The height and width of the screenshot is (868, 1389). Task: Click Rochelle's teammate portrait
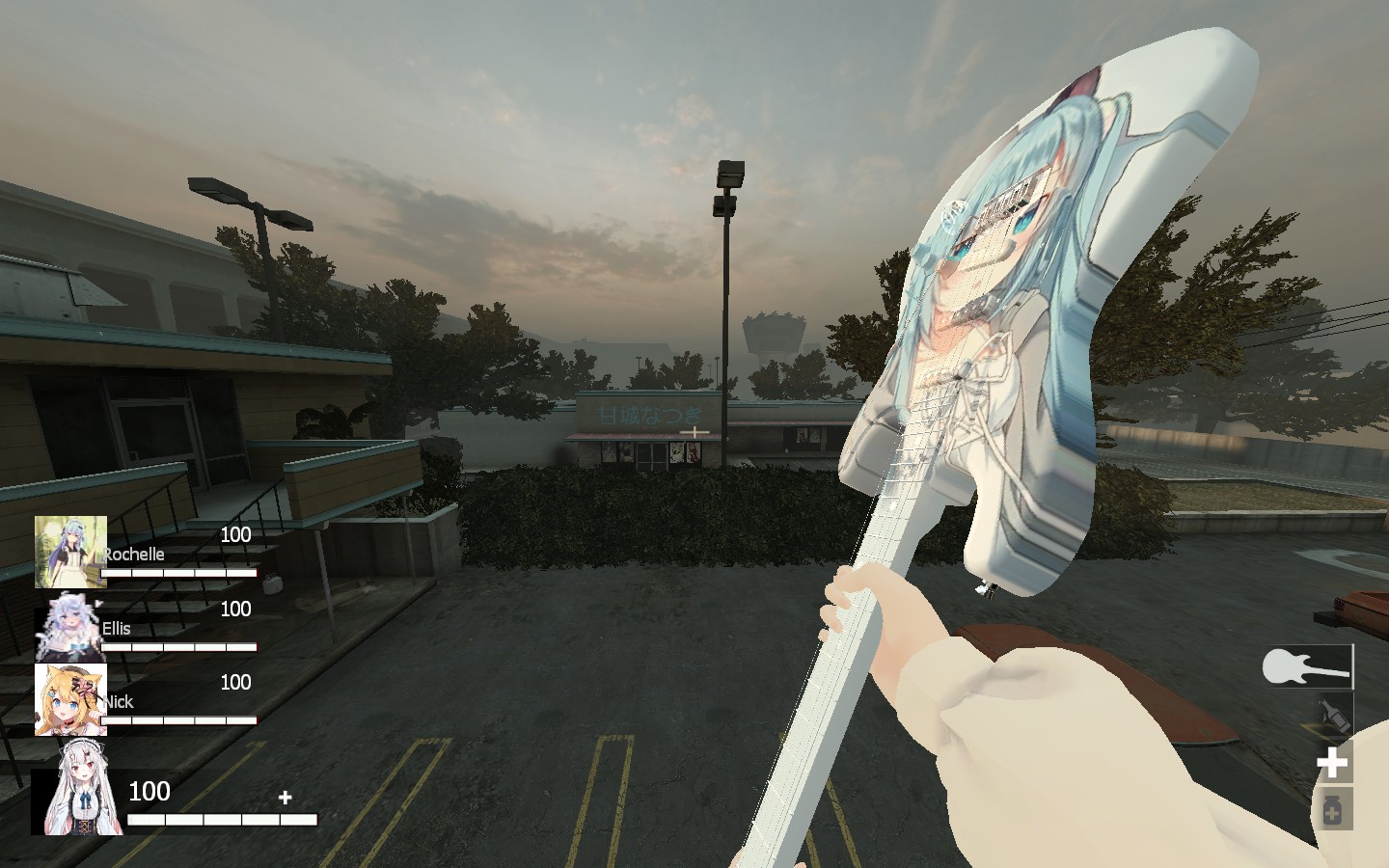click(70, 552)
